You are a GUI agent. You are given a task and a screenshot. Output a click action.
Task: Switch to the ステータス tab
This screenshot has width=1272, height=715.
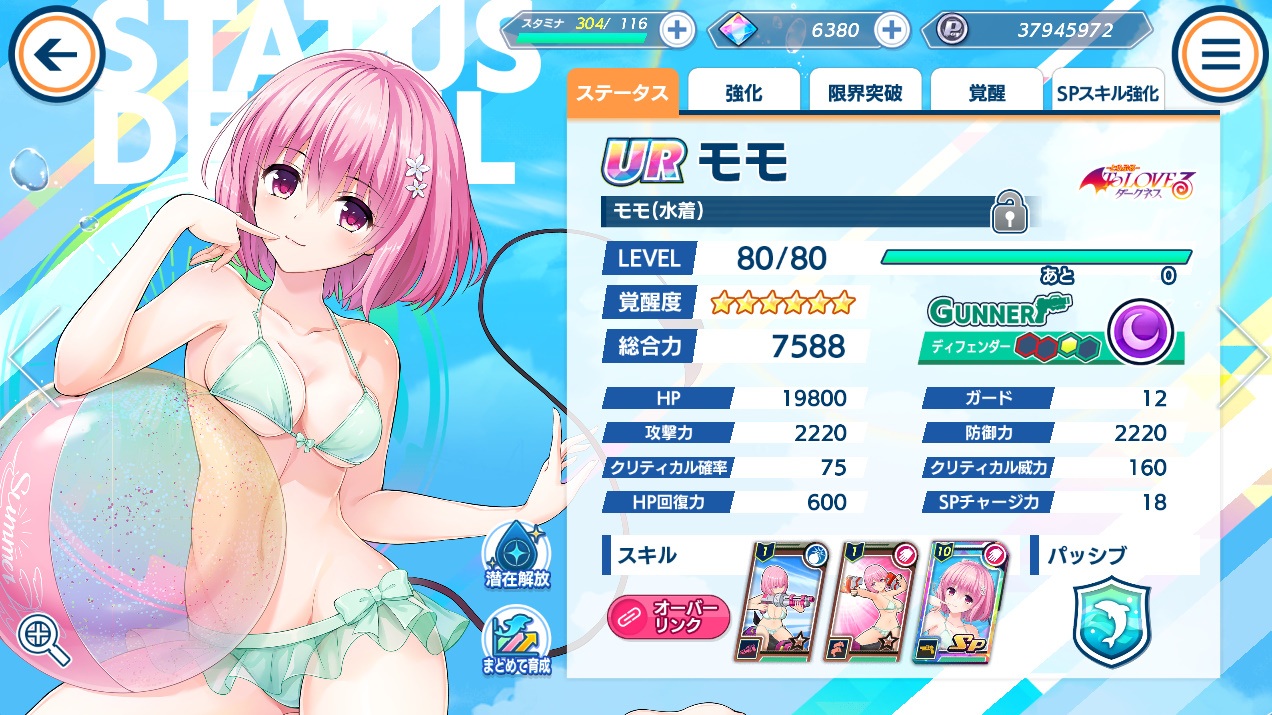pos(622,93)
